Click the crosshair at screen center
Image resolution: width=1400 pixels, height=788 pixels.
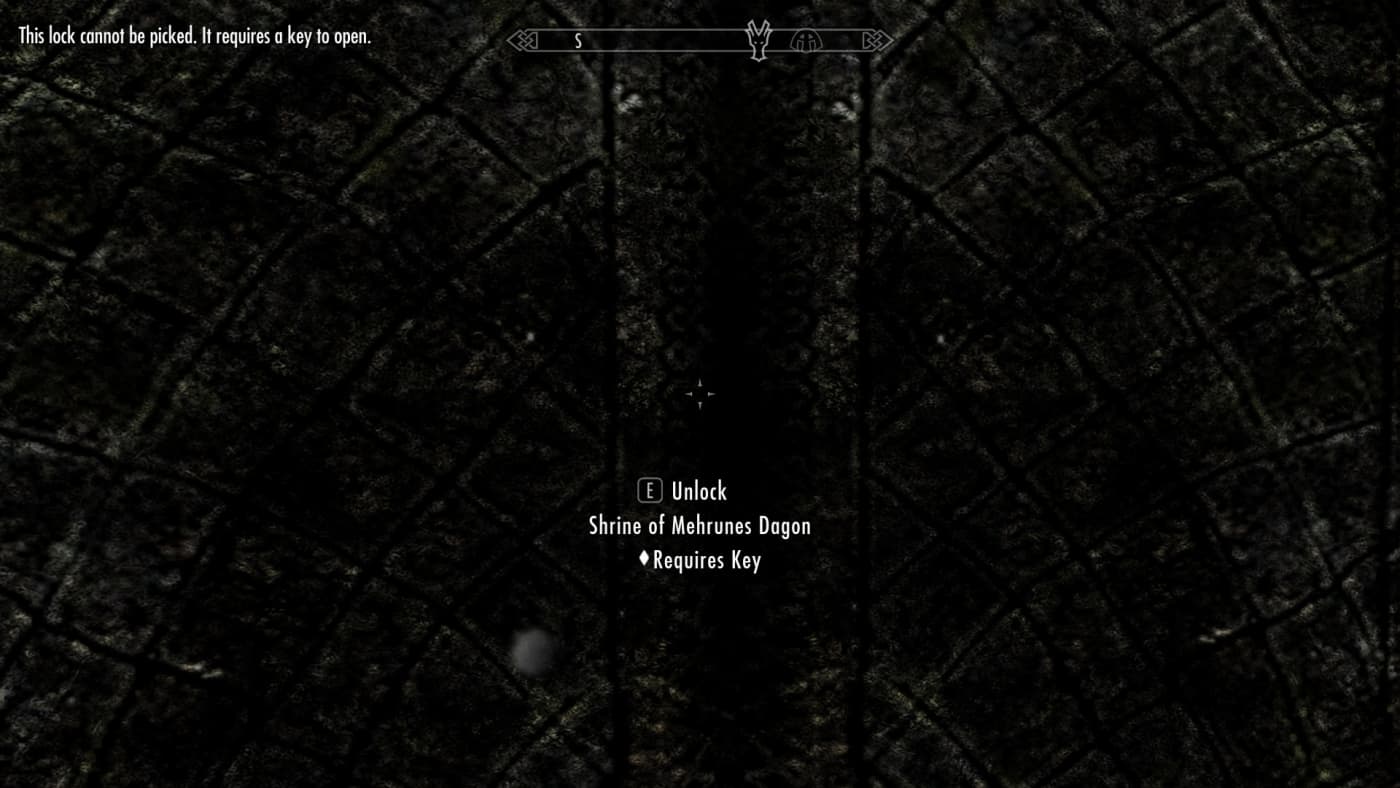point(699,393)
